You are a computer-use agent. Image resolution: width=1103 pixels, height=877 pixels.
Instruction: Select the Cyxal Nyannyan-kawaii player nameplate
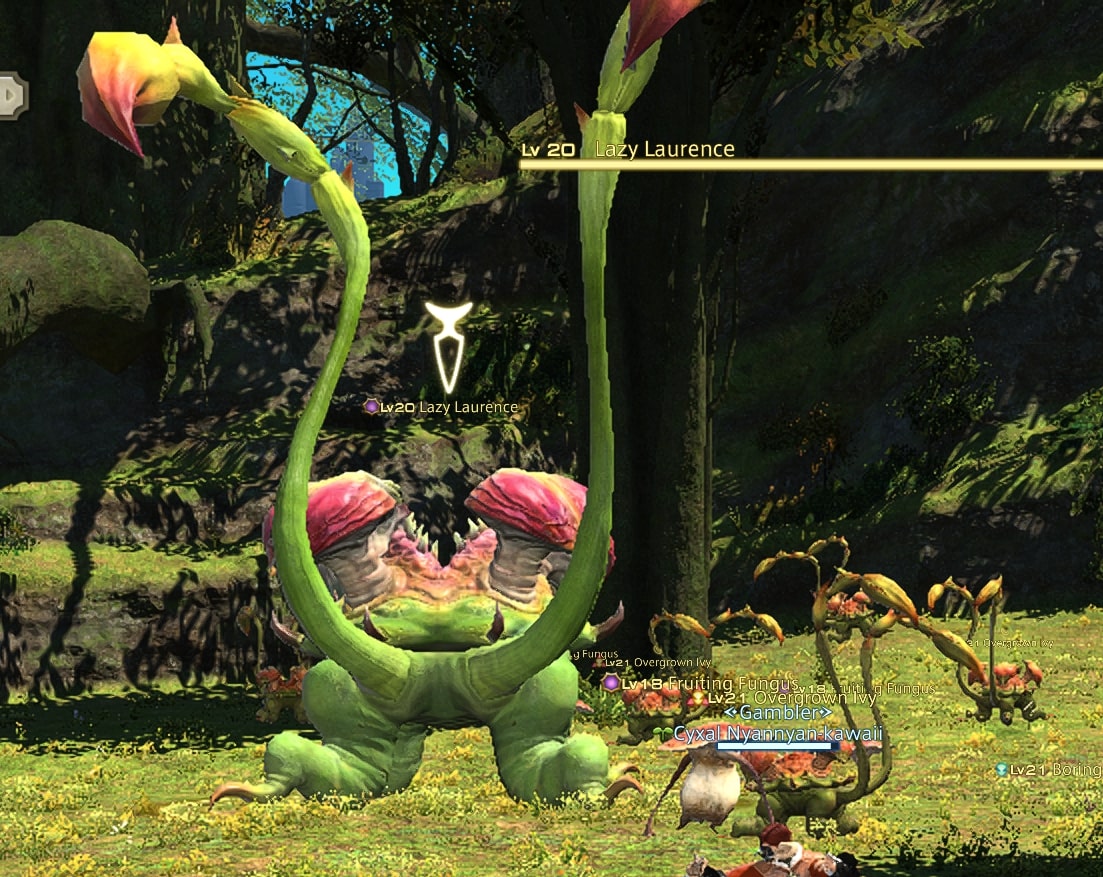click(778, 734)
